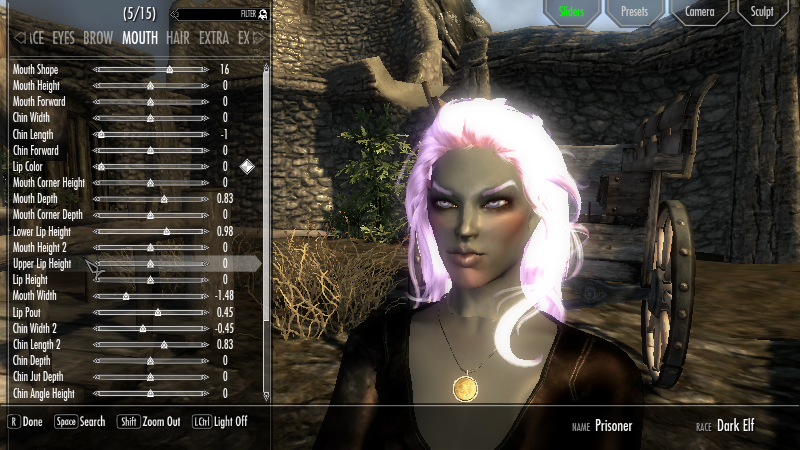Set the Lip Pout slider
800x450 pixels.
pos(158,312)
